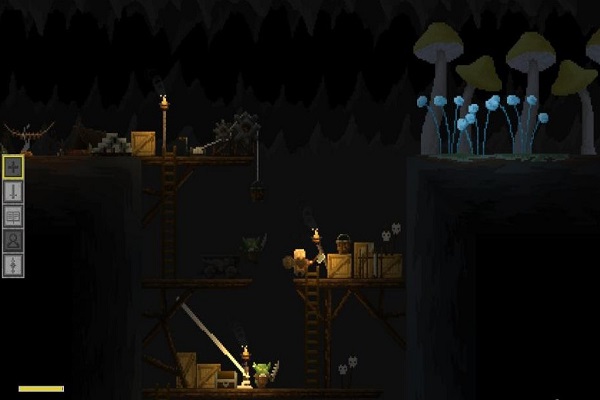This screenshot has width=600, height=400.
Task: Open the character portrait icon
Action: pos(13,240)
